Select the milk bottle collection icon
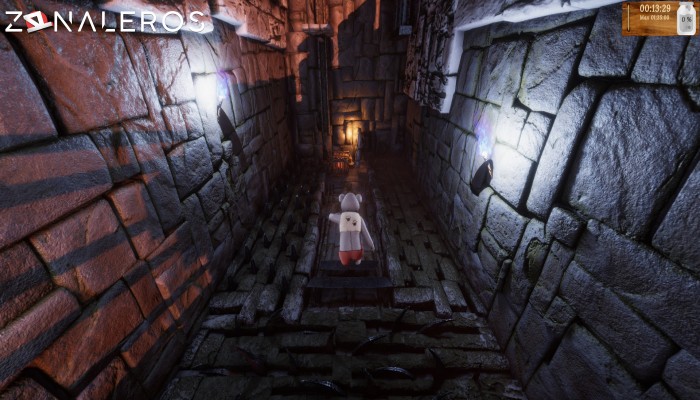Screen dimensions: 700x400 (684, 17)
